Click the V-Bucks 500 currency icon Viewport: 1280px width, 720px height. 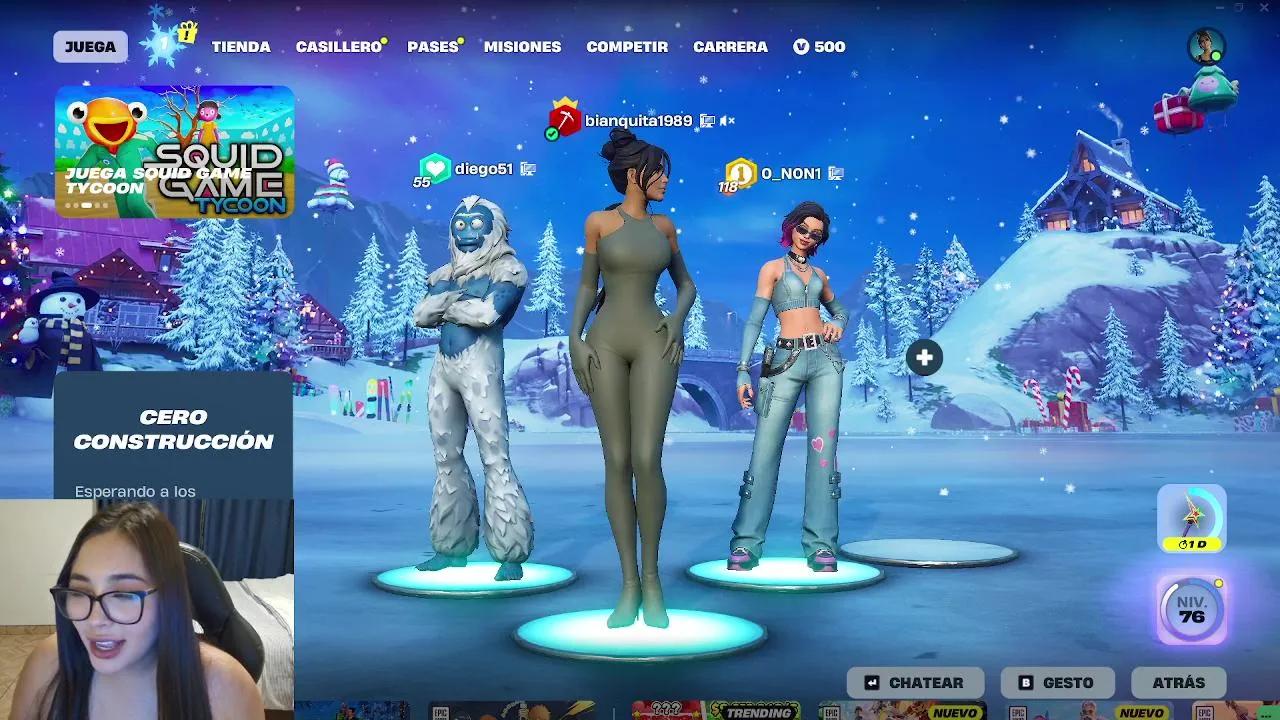[x=799, y=46]
